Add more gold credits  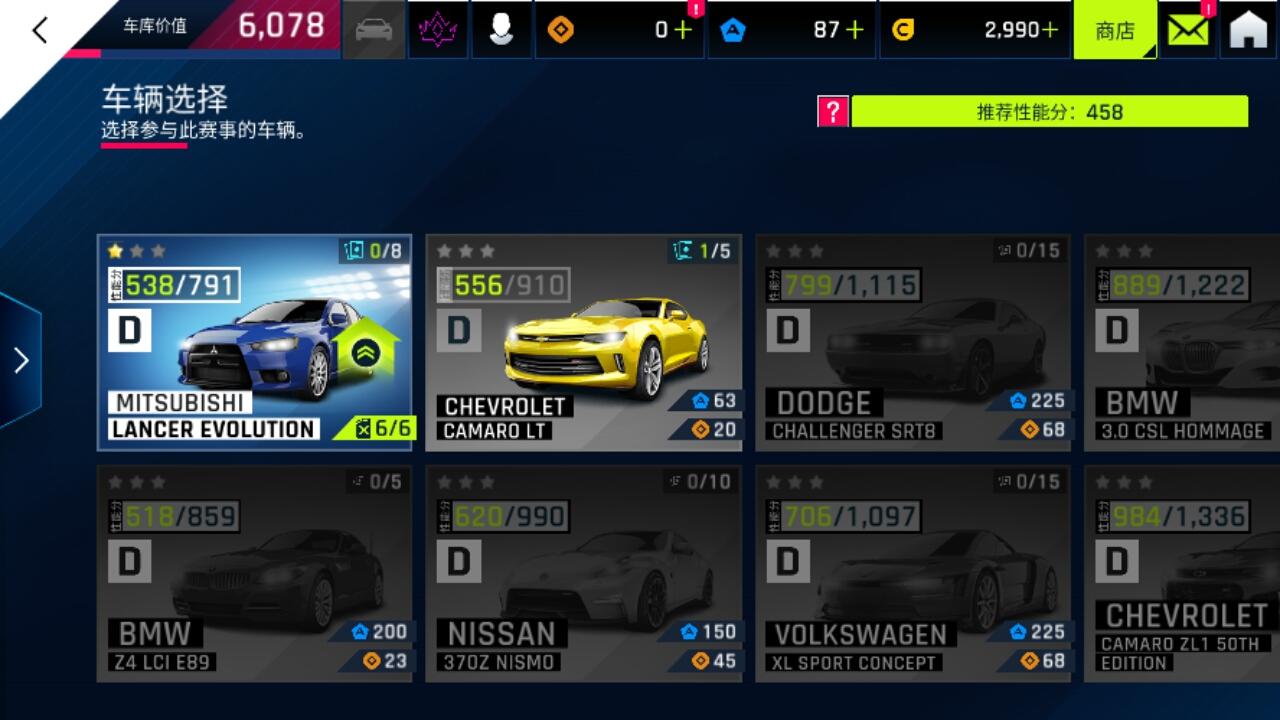point(1049,30)
